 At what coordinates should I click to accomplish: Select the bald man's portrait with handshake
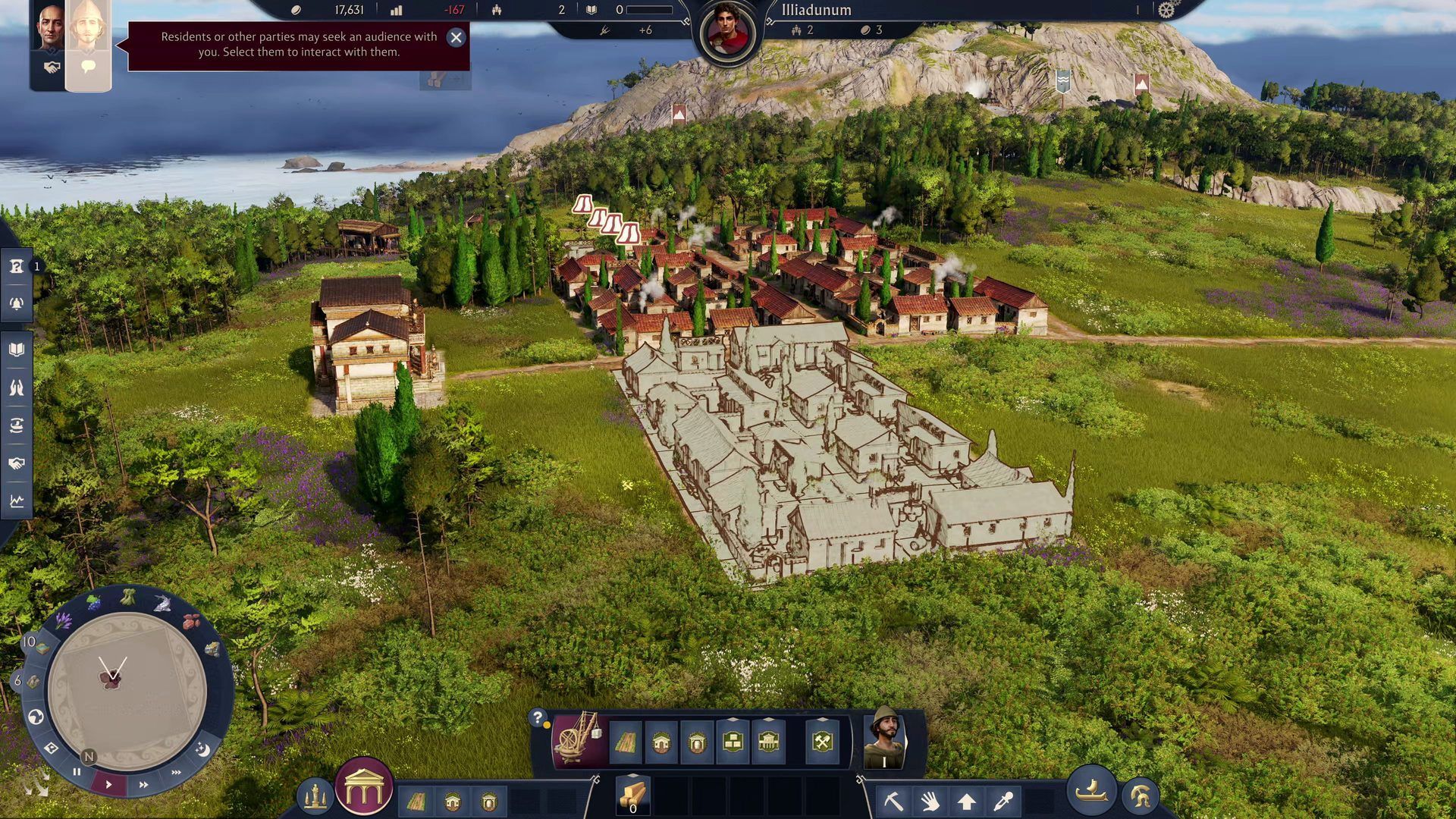pyautogui.click(x=49, y=45)
